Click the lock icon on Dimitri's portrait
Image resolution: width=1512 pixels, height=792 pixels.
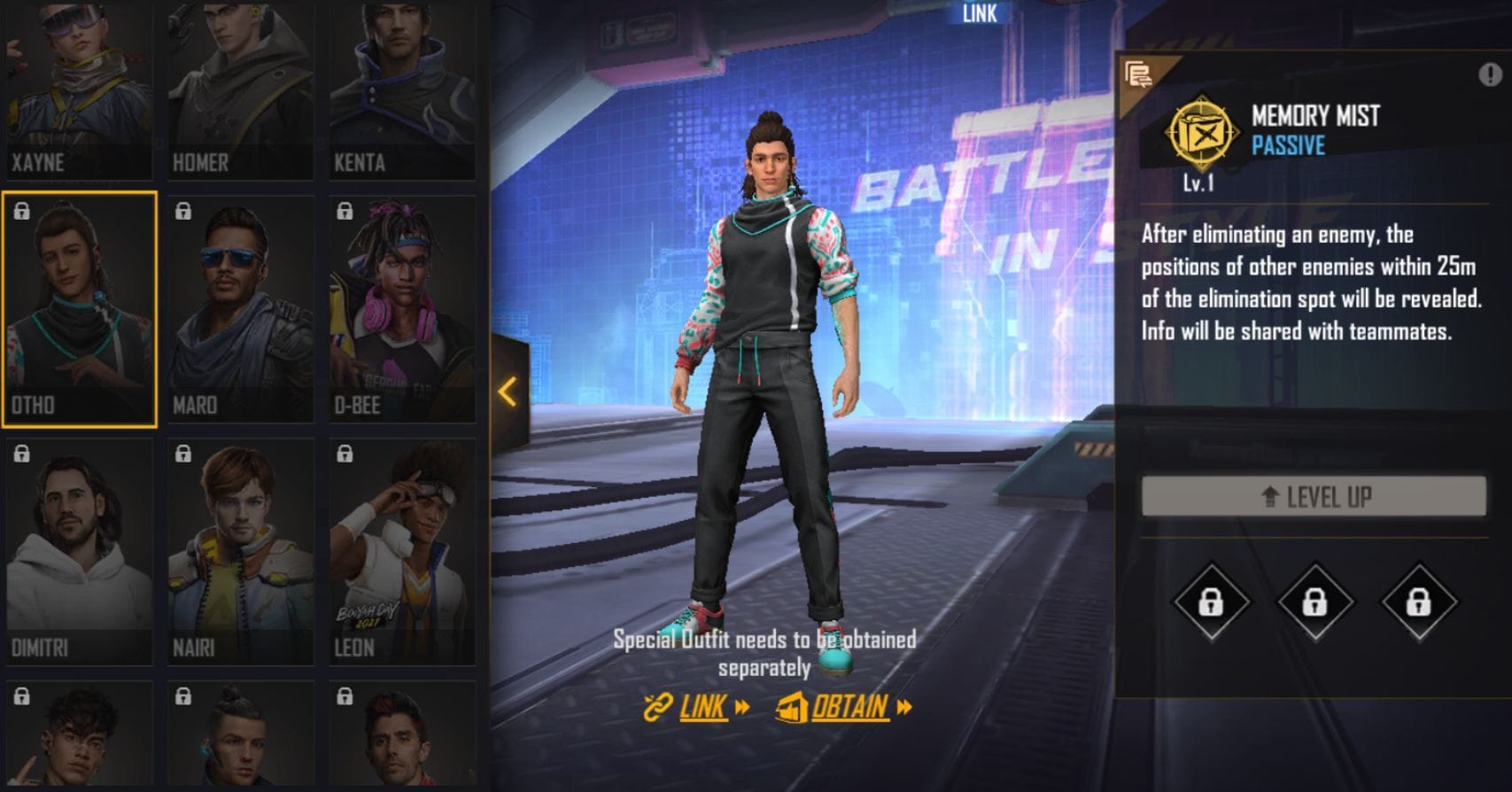(22, 456)
